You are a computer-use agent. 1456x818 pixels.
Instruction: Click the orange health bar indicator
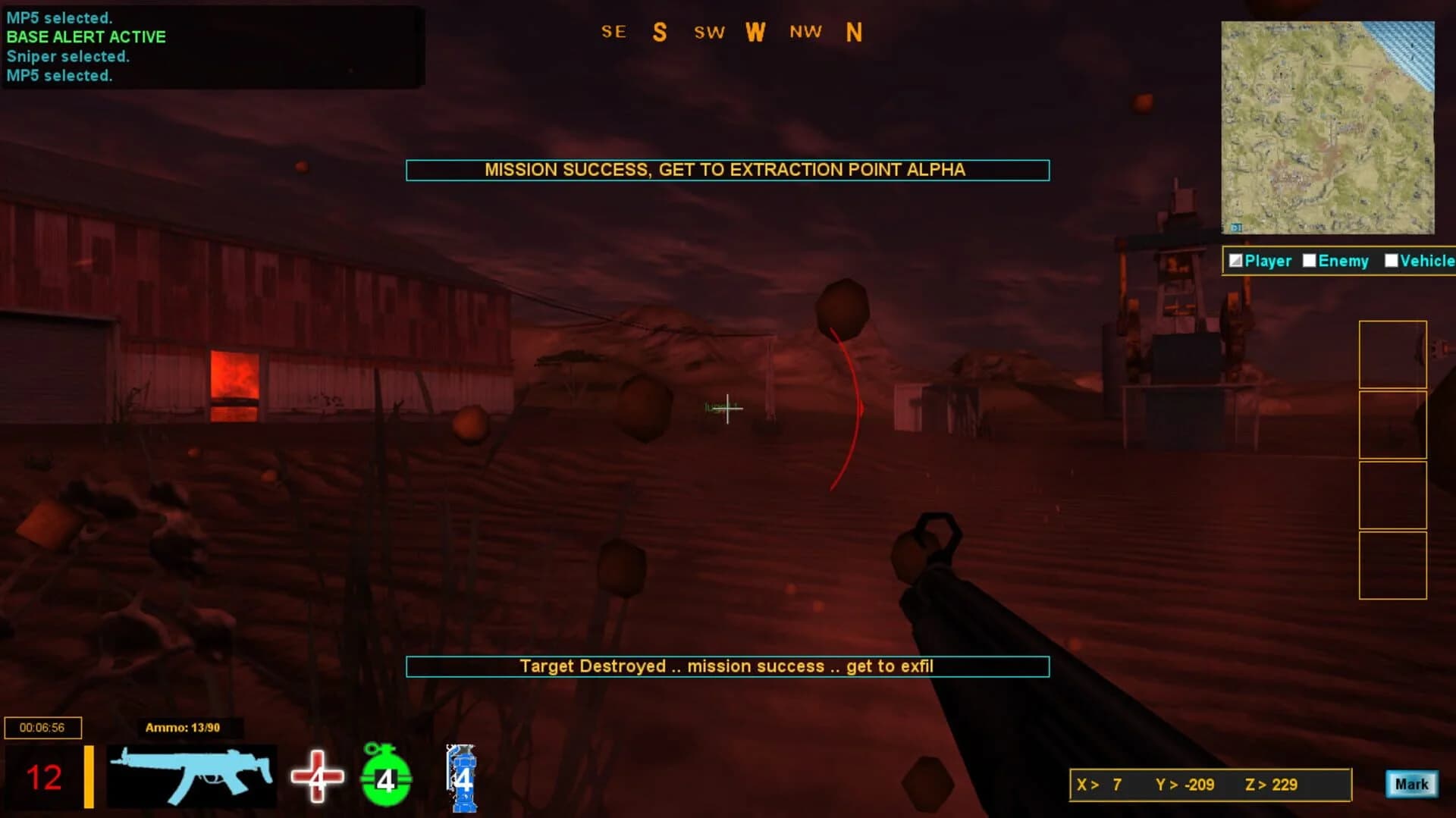tap(89, 776)
